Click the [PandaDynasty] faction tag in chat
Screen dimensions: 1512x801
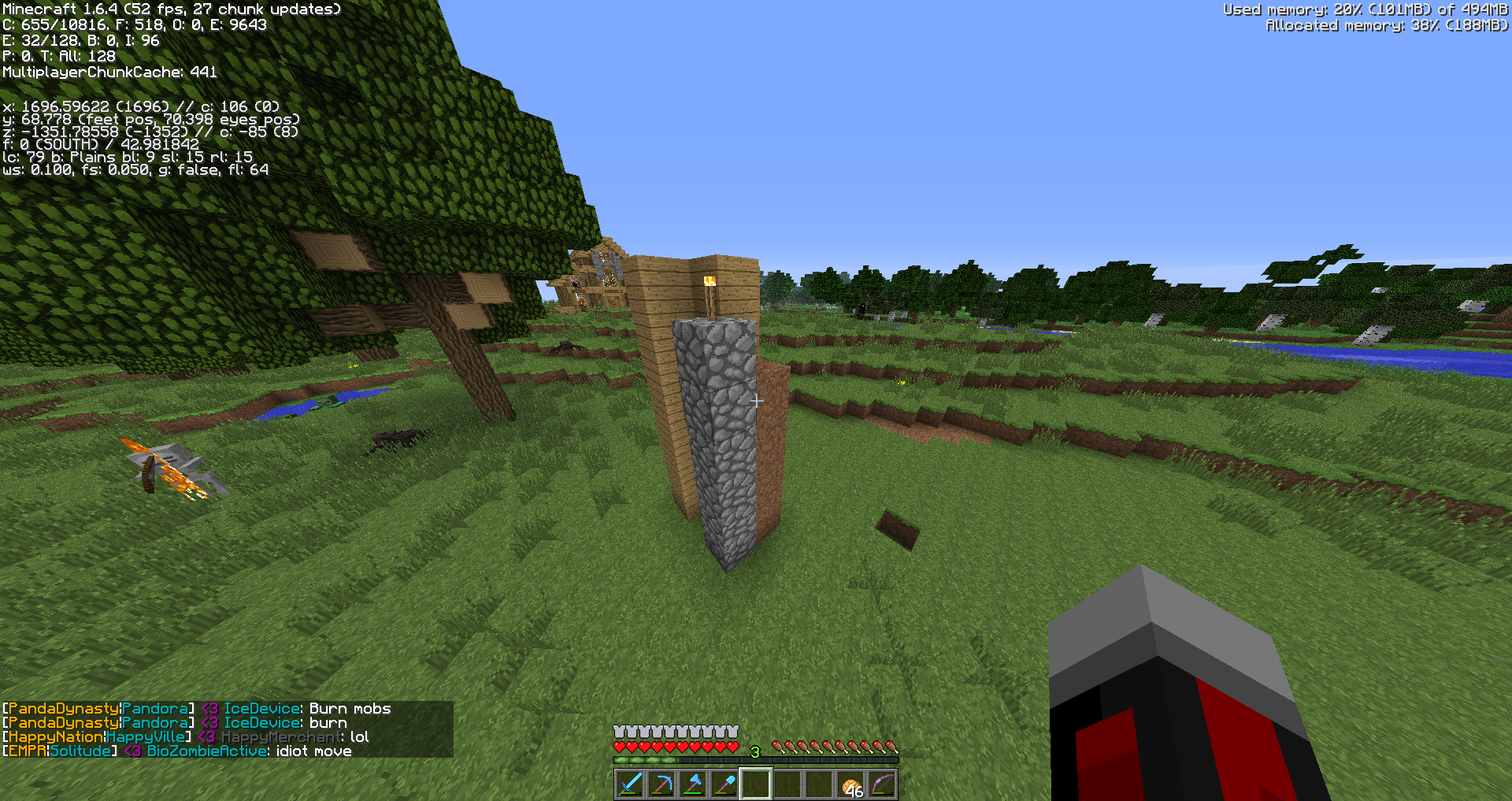pos(59,708)
